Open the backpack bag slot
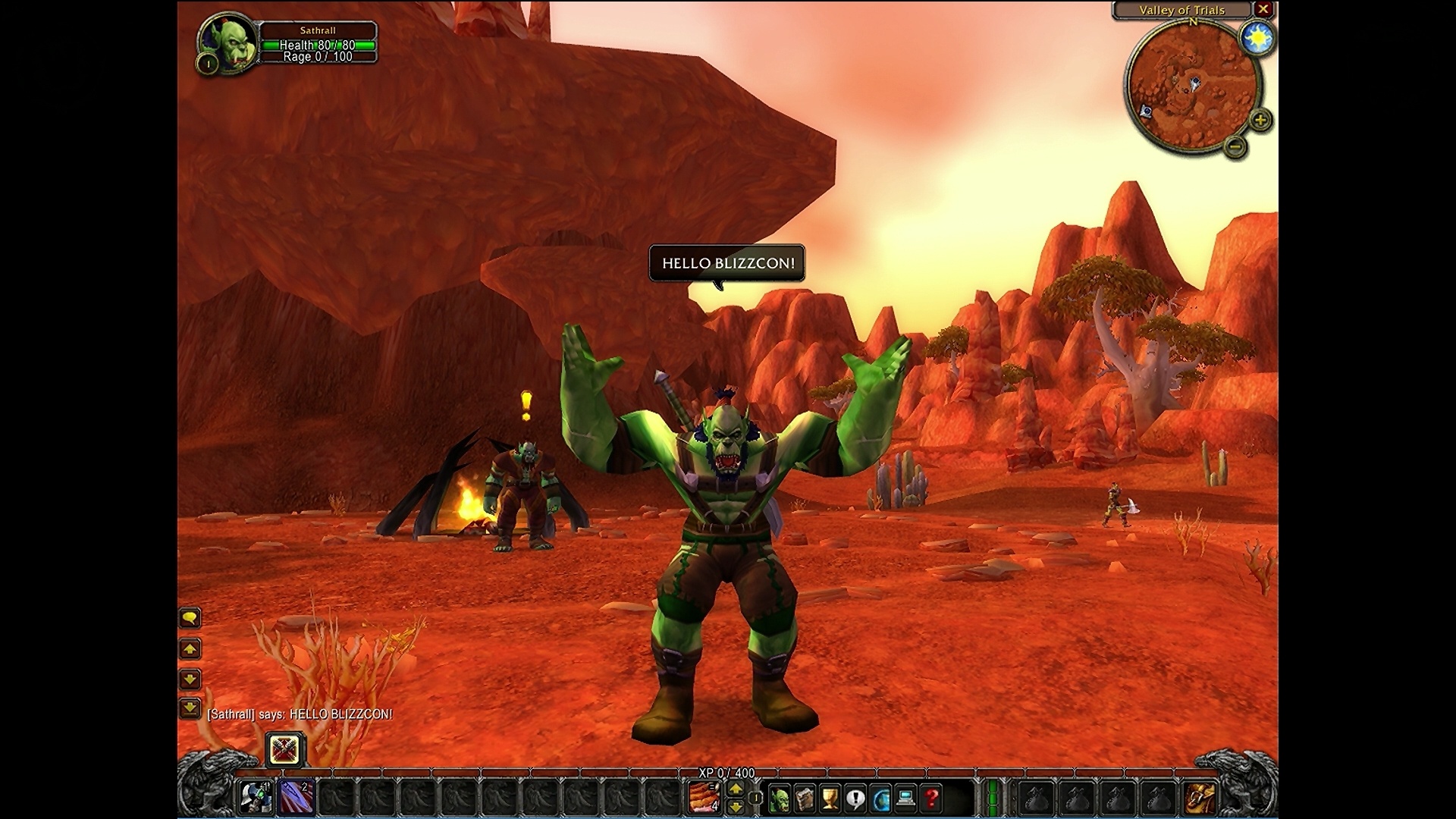The image size is (1456, 819). [1200, 799]
